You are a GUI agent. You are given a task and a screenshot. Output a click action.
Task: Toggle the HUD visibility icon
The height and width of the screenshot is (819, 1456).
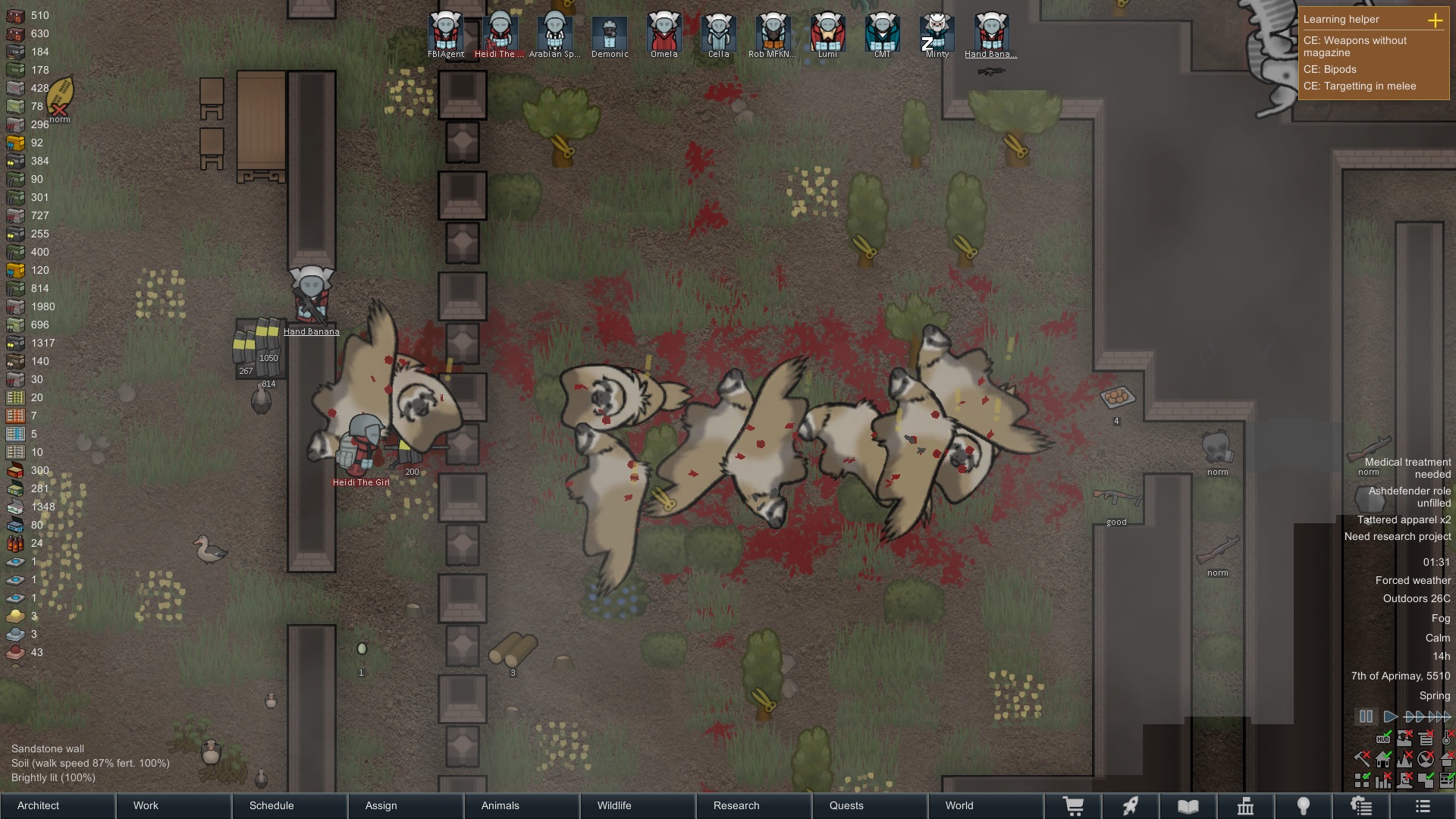(1383, 739)
